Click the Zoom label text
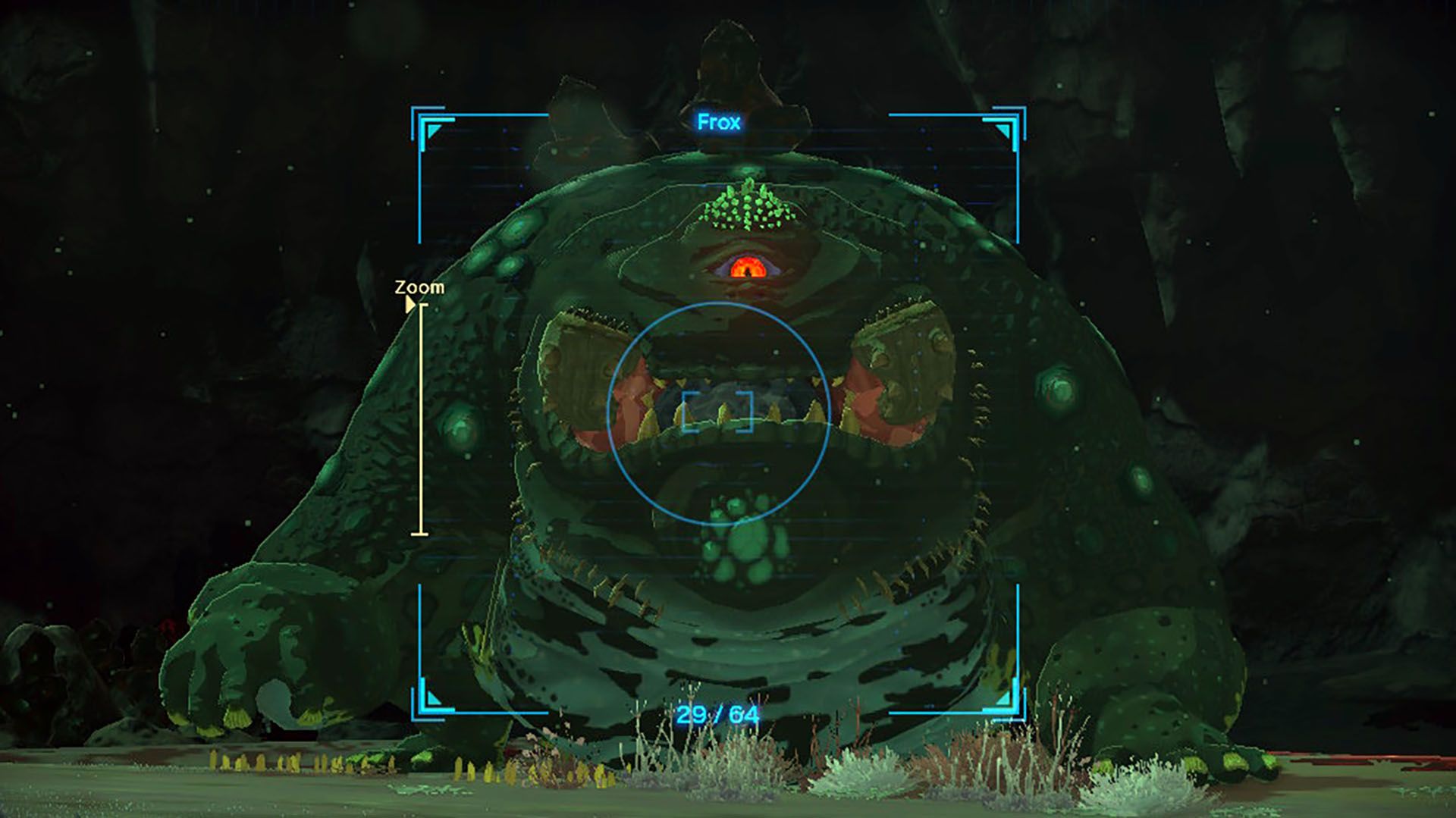The width and height of the screenshot is (1456, 818). 419,288
